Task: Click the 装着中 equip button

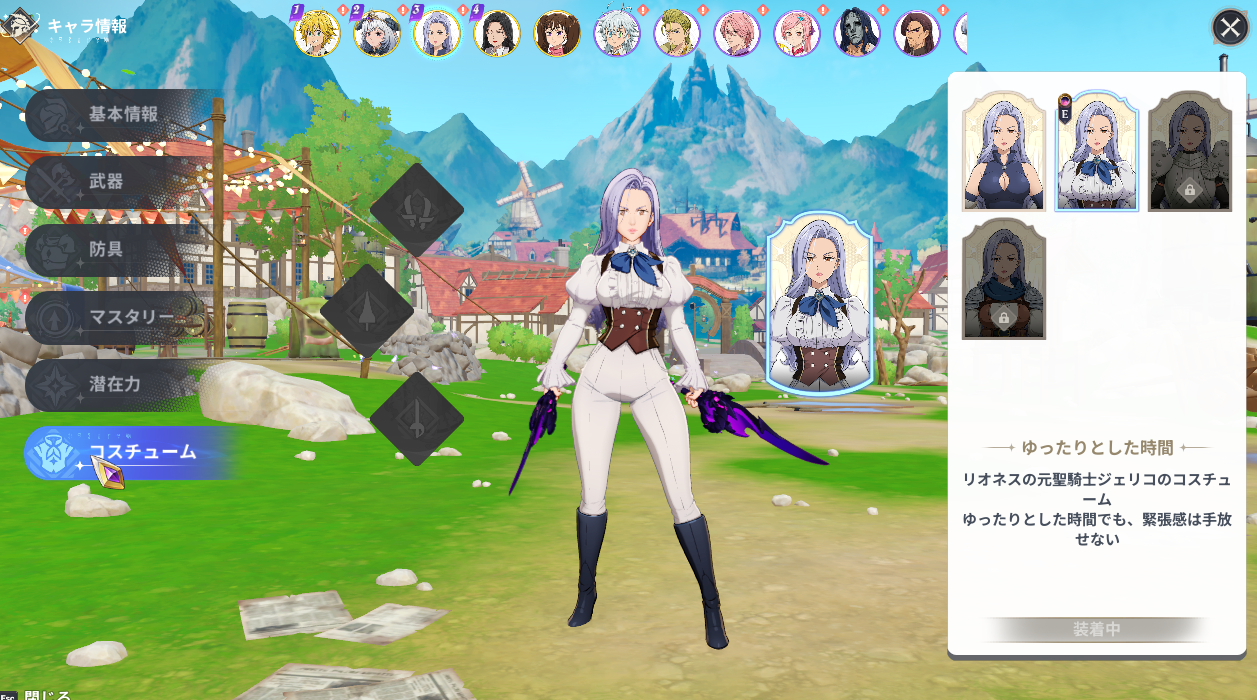Action: point(1097,630)
